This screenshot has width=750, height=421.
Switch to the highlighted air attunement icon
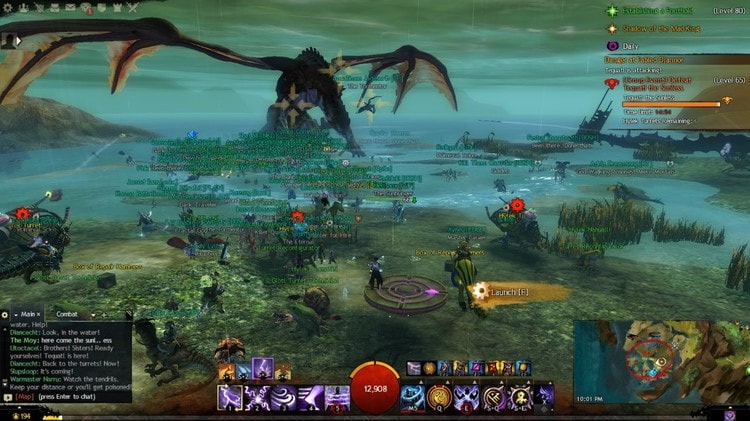[x=262, y=369]
